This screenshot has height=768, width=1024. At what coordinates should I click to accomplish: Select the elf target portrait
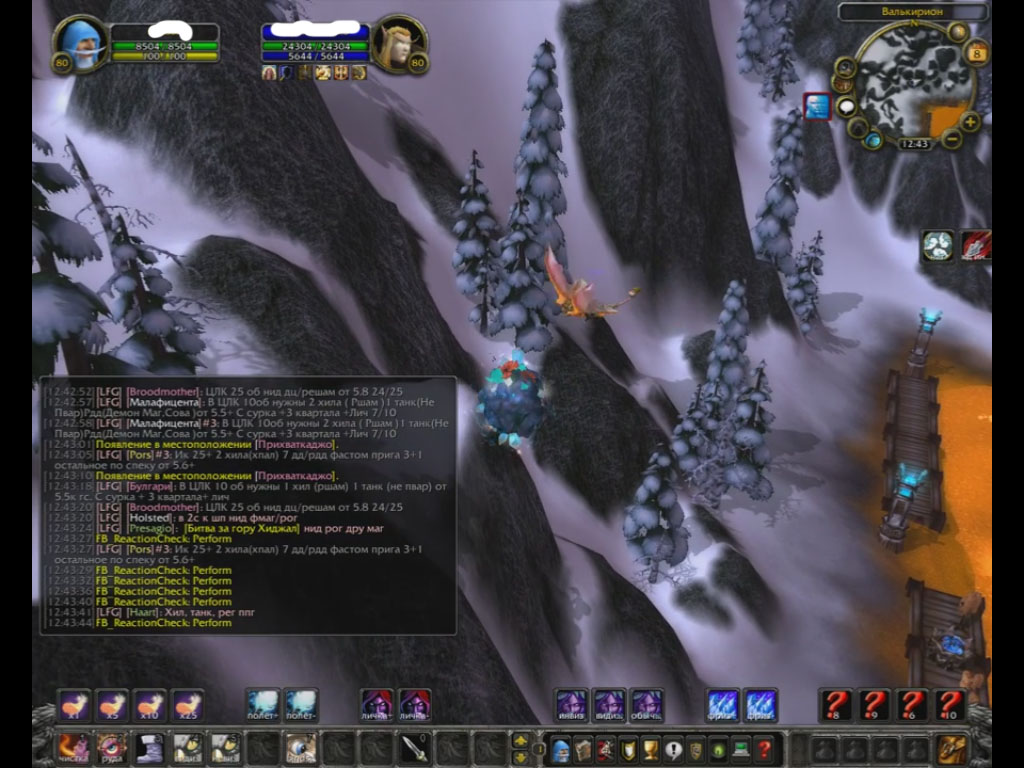398,45
